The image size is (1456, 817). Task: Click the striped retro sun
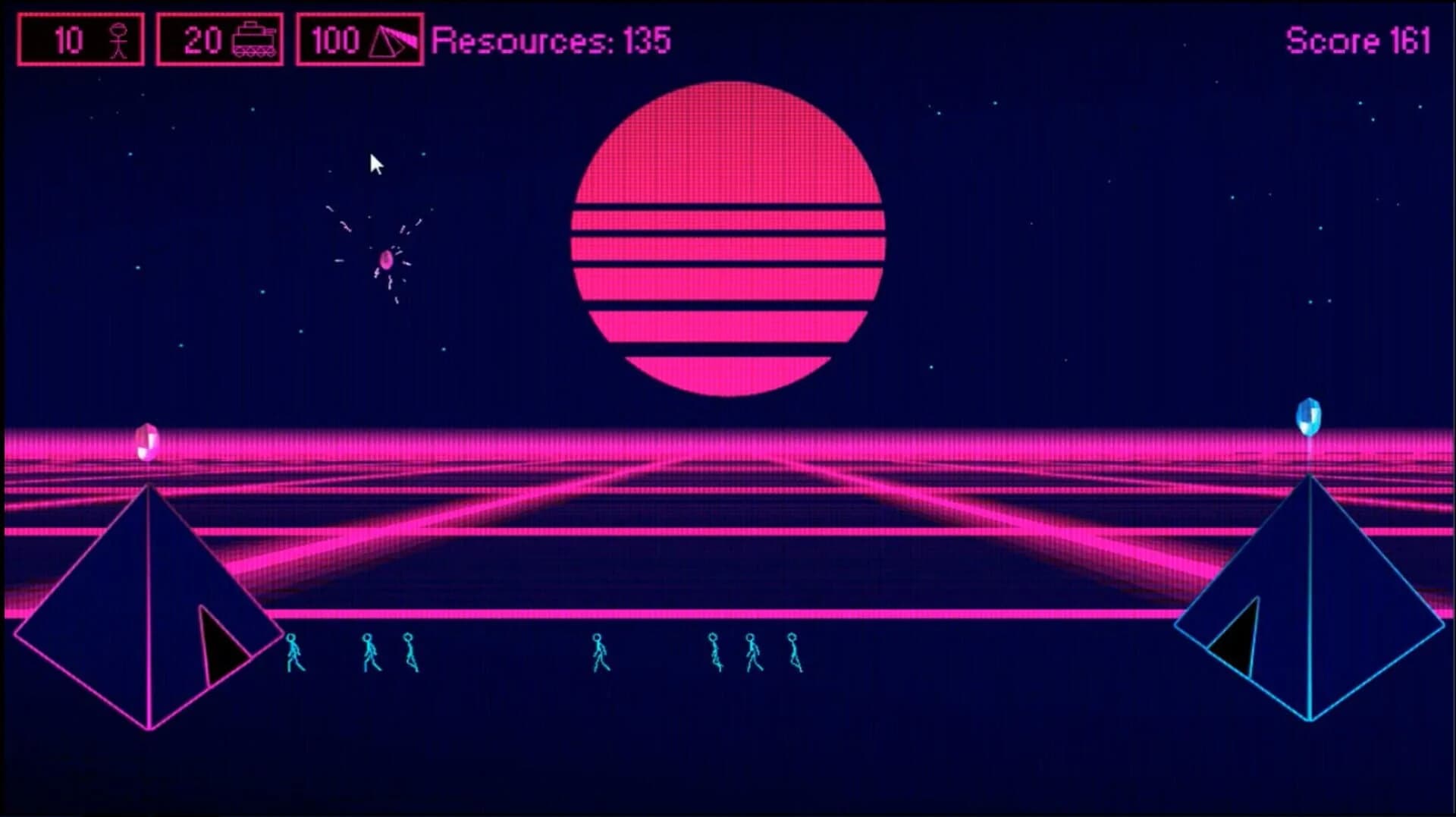click(728, 235)
